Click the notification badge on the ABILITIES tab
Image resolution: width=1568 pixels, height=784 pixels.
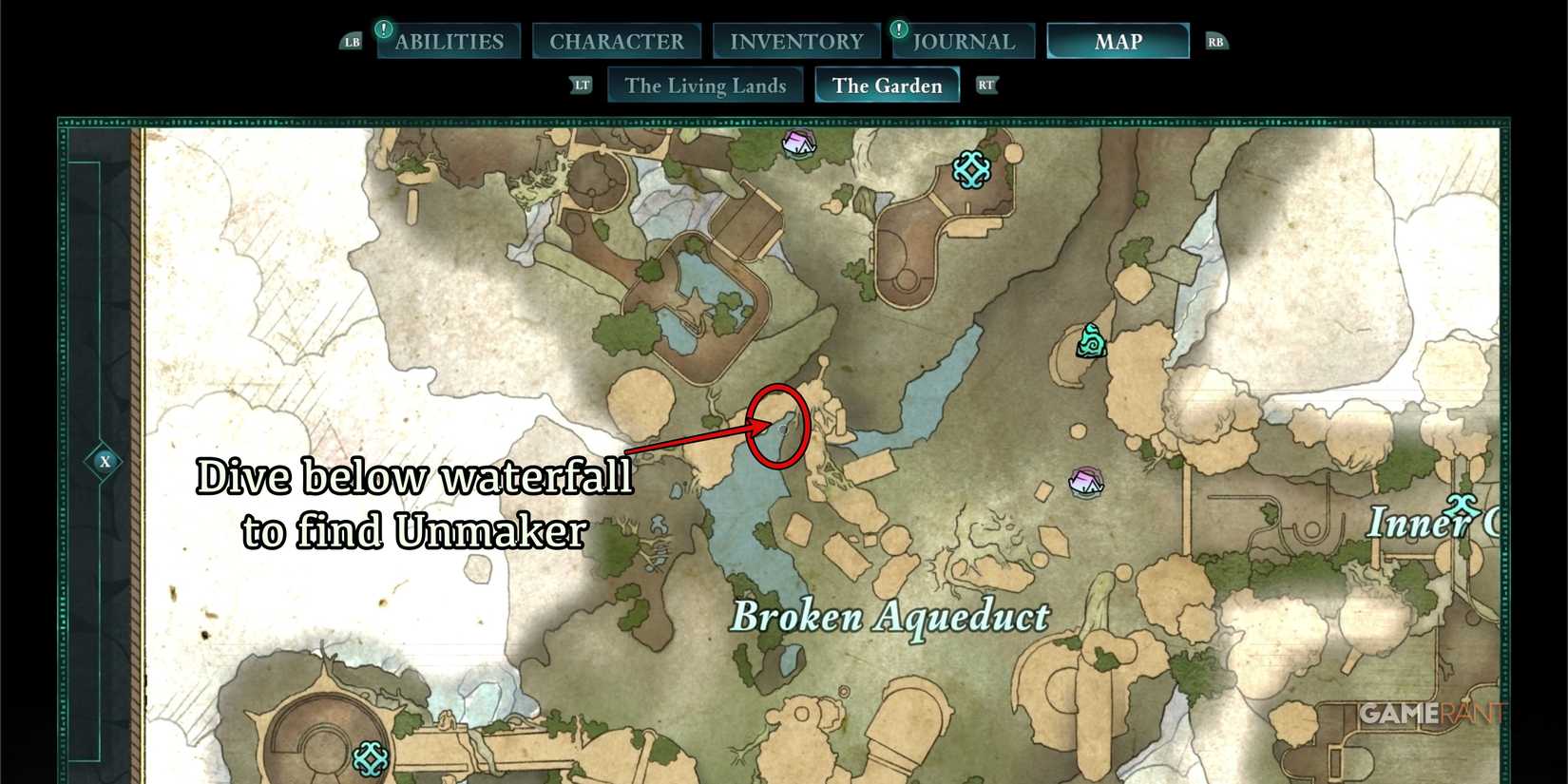point(384,28)
